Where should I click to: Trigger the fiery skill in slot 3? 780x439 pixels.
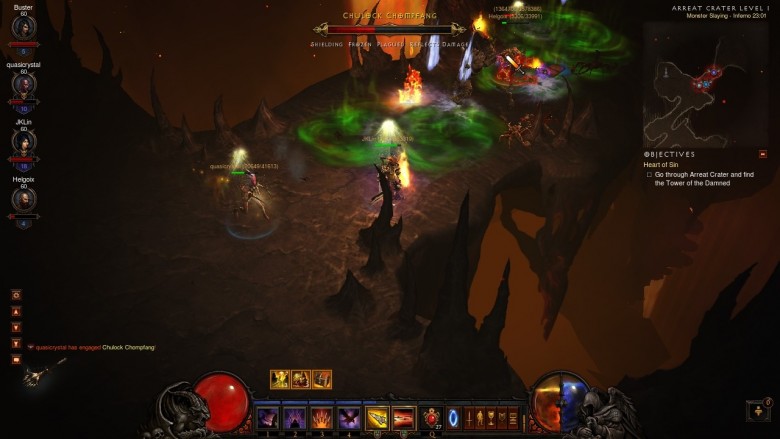322,418
